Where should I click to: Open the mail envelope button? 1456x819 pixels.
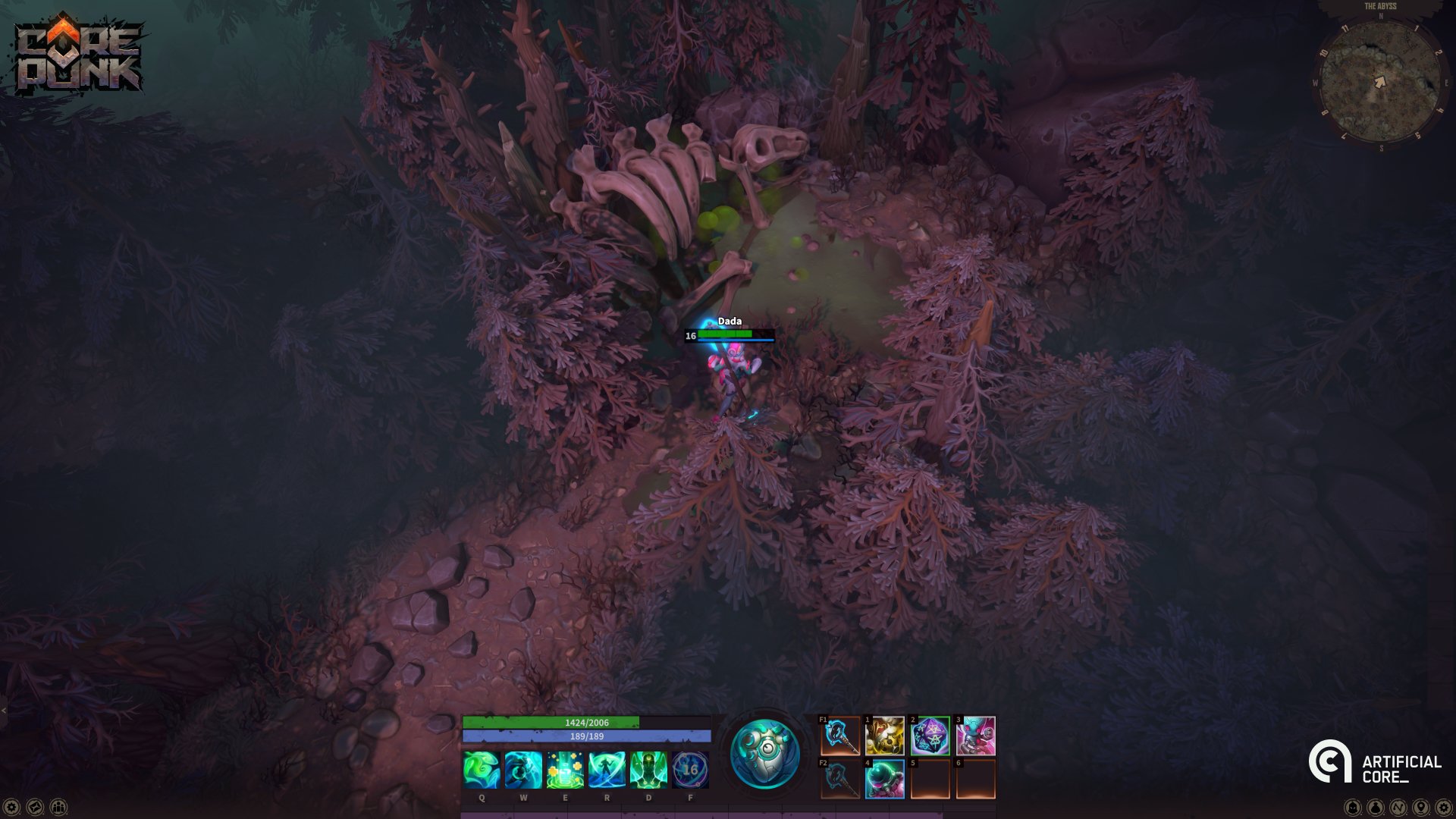[35, 808]
